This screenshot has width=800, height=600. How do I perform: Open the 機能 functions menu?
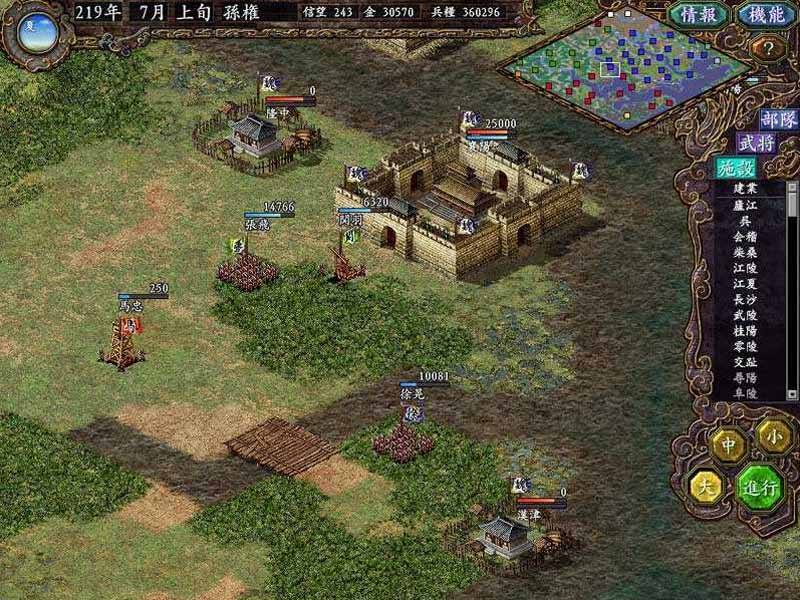pyautogui.click(x=766, y=15)
